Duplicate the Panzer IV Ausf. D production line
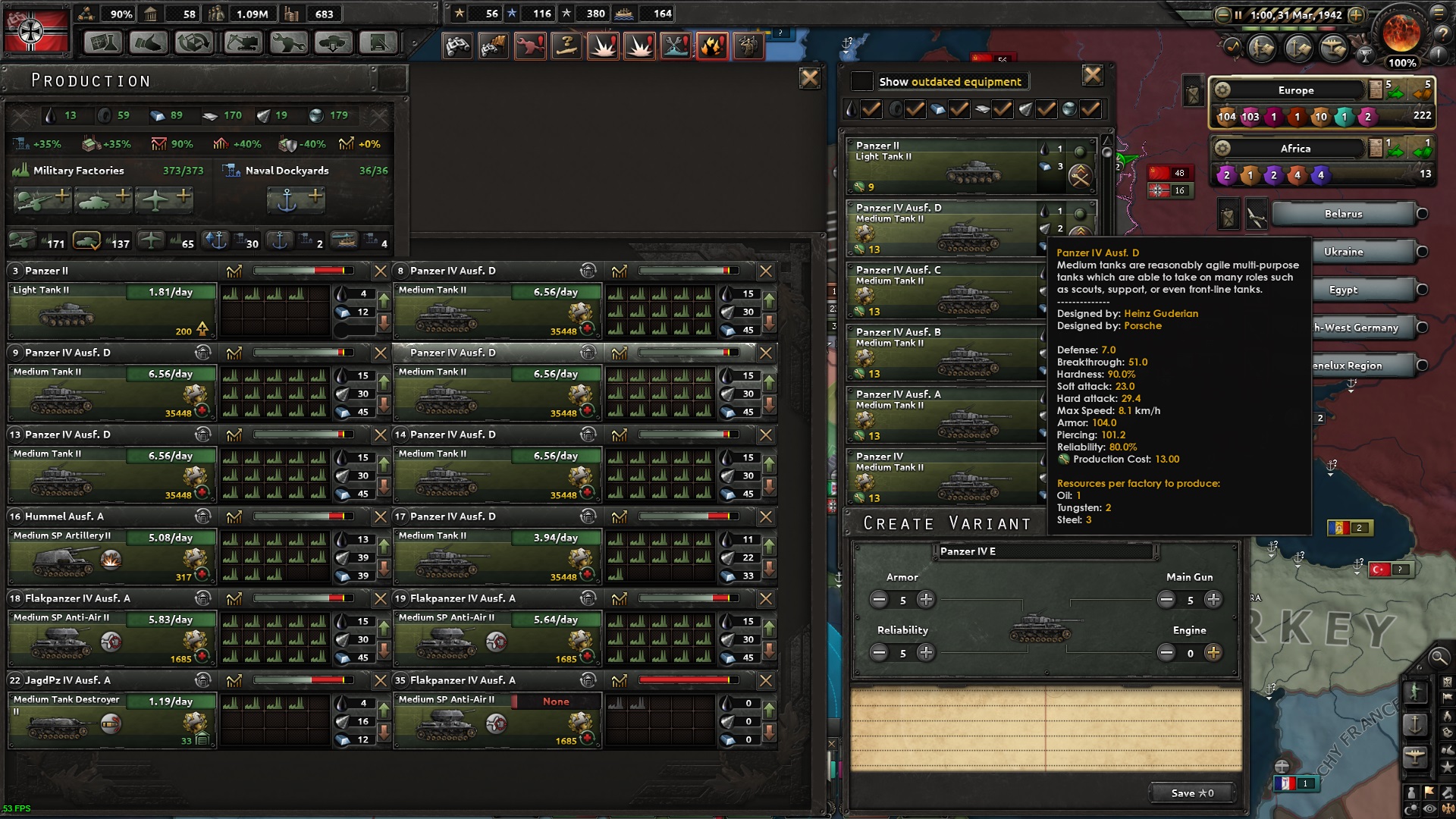The height and width of the screenshot is (819, 1456). point(202,353)
